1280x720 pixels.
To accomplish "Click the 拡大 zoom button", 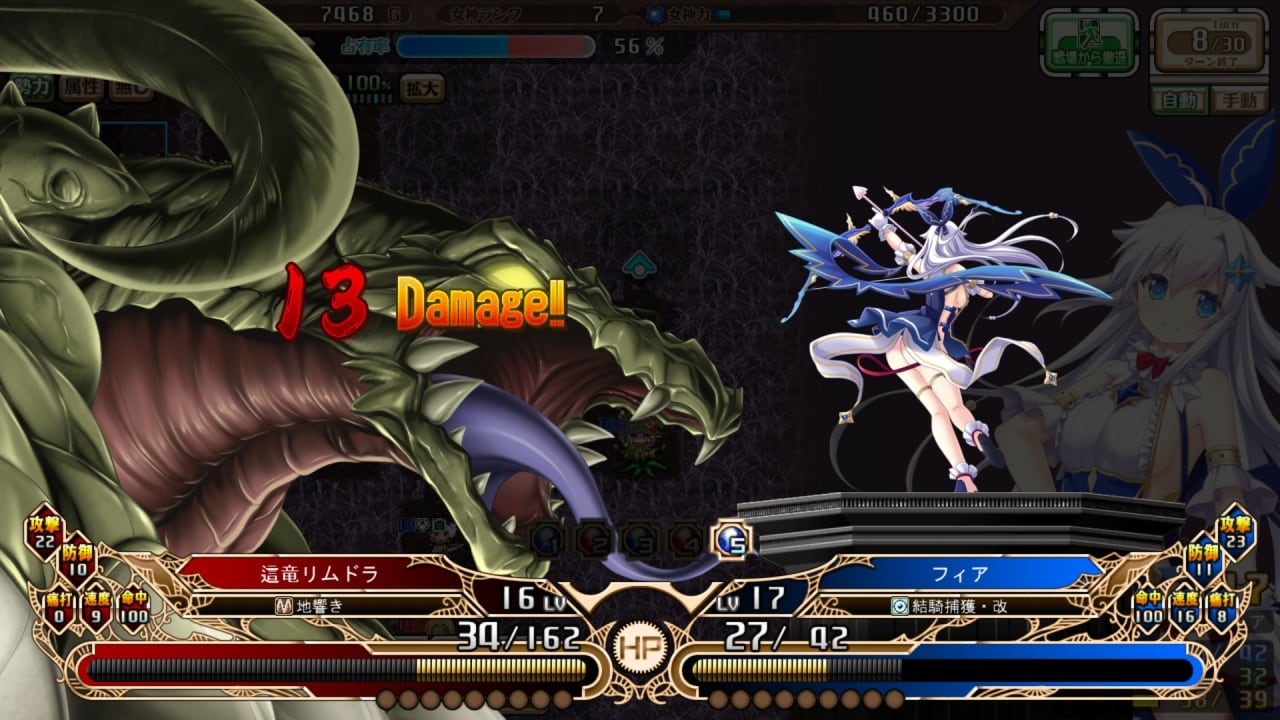I will [421, 88].
